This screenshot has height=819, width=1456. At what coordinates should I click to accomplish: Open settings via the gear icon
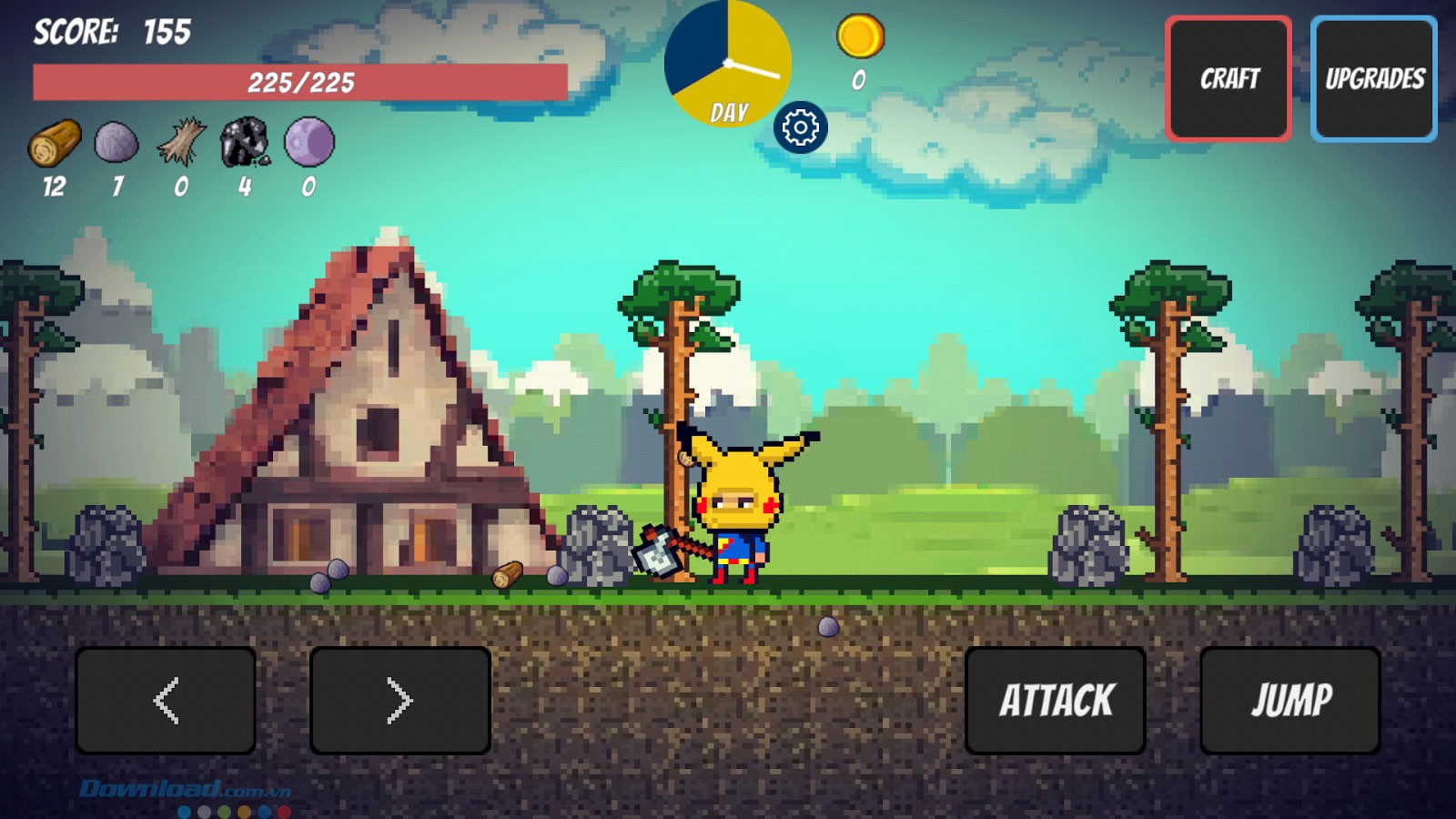801,127
